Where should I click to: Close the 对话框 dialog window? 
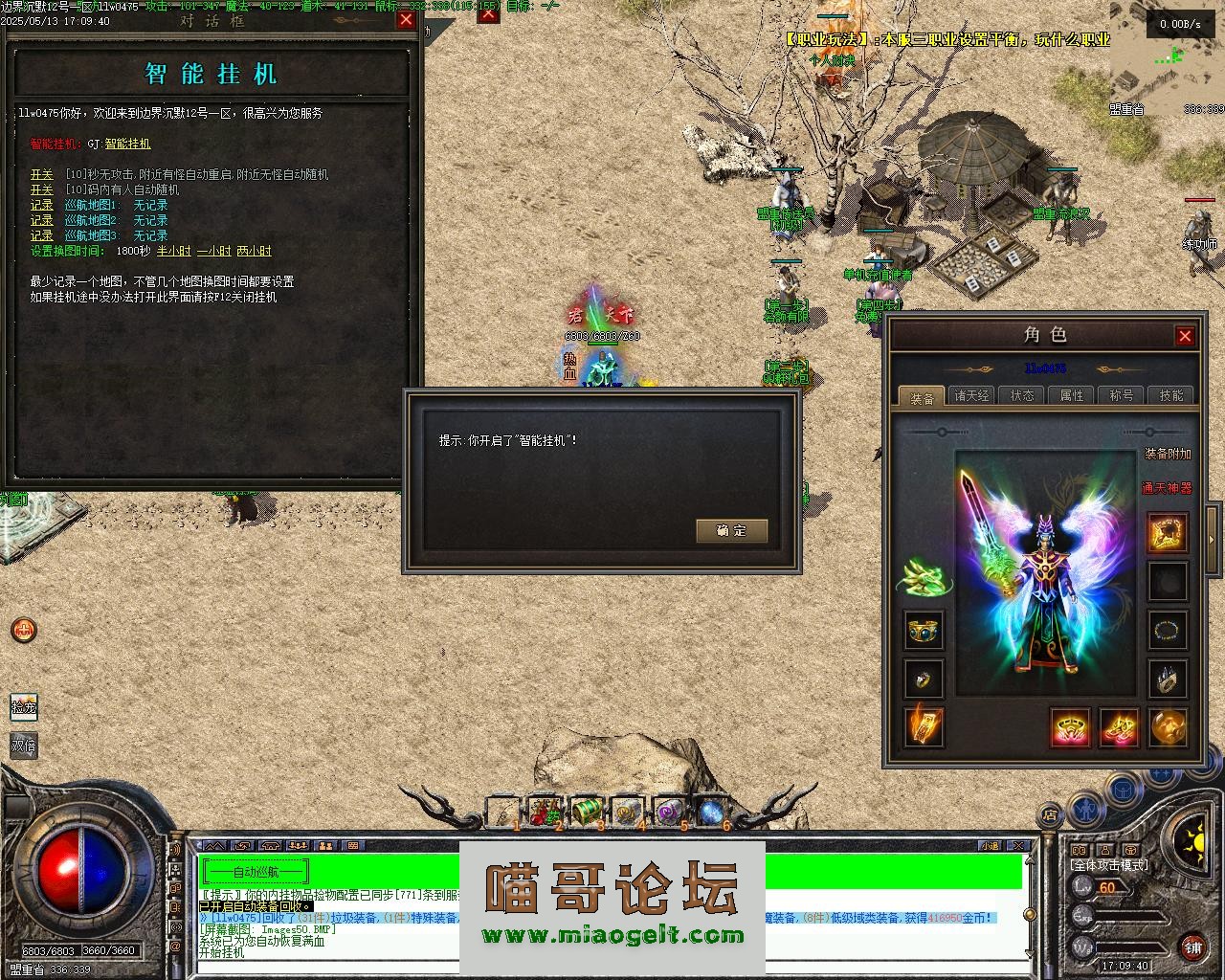(406, 20)
